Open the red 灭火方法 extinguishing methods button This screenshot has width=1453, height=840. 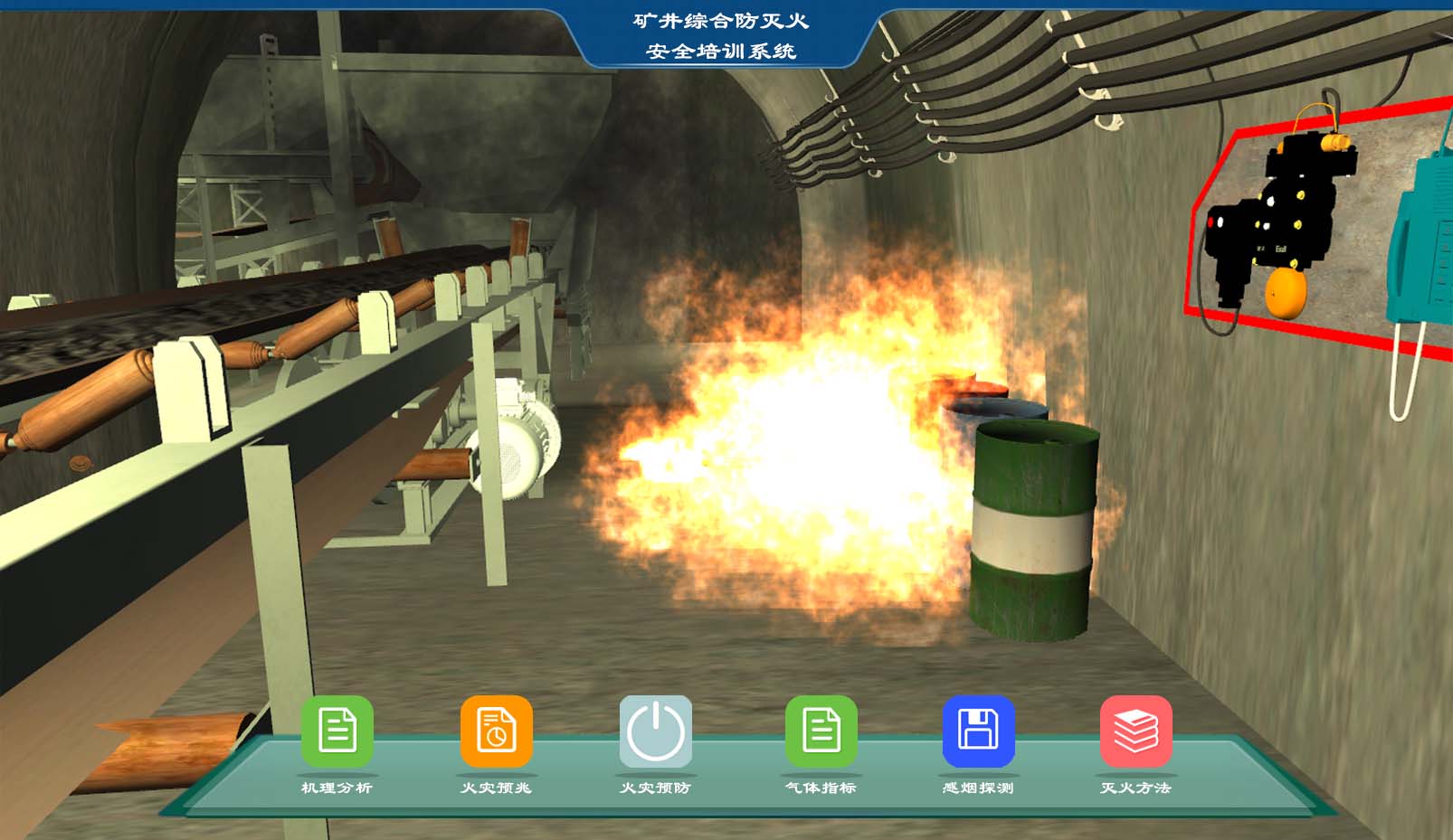(1135, 731)
